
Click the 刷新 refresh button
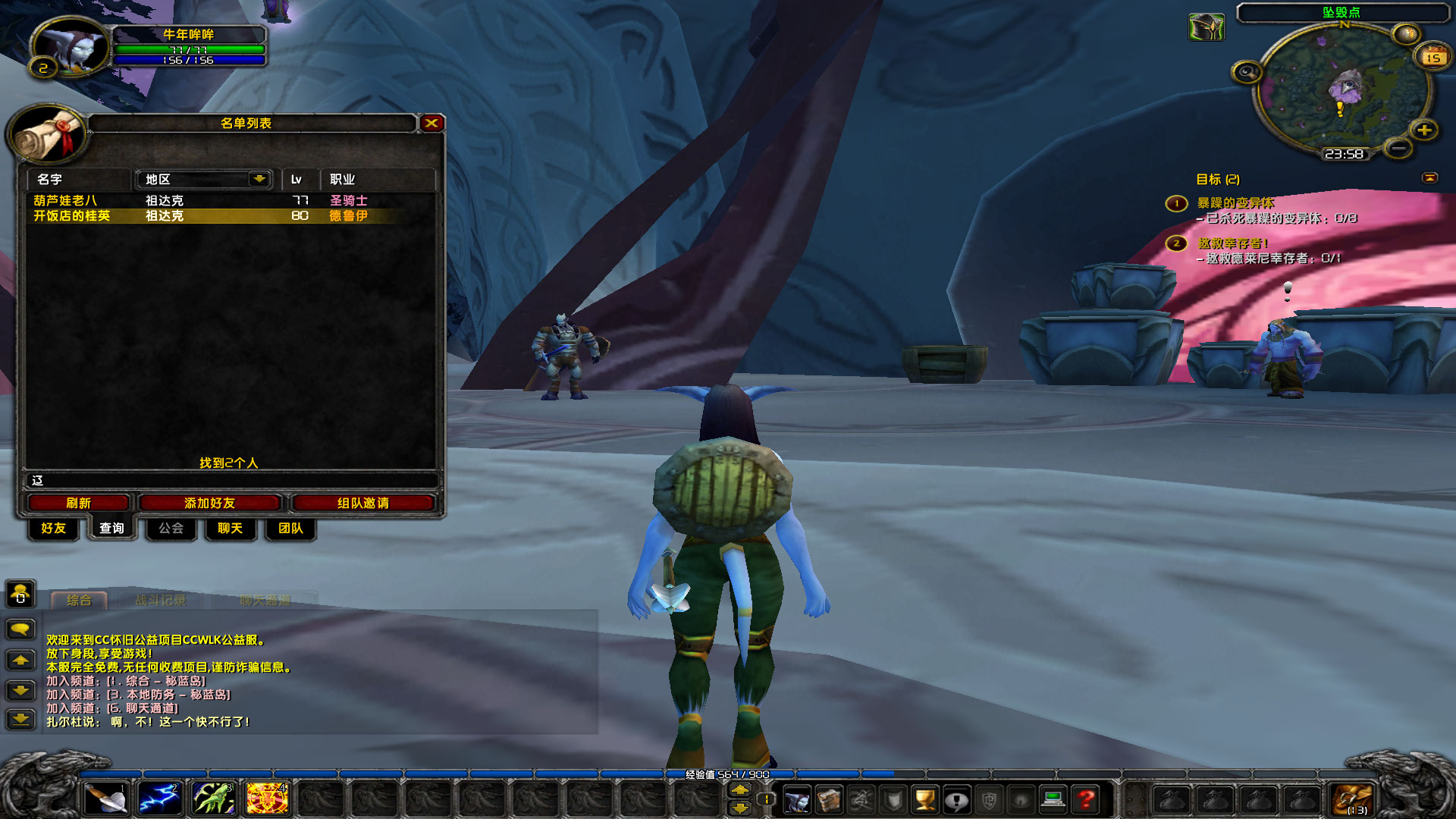point(79,502)
